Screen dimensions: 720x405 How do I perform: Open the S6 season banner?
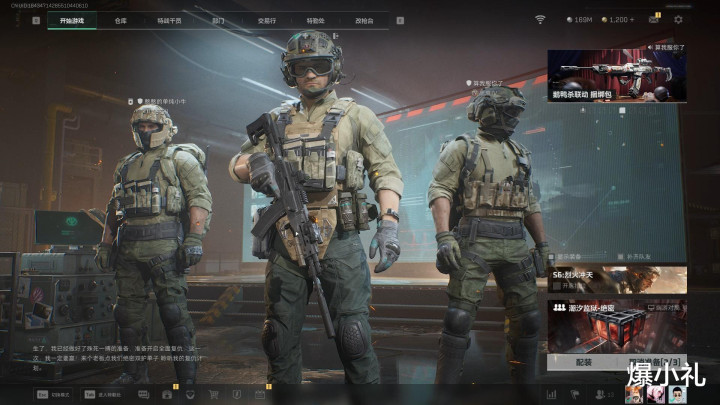[x=616, y=279]
